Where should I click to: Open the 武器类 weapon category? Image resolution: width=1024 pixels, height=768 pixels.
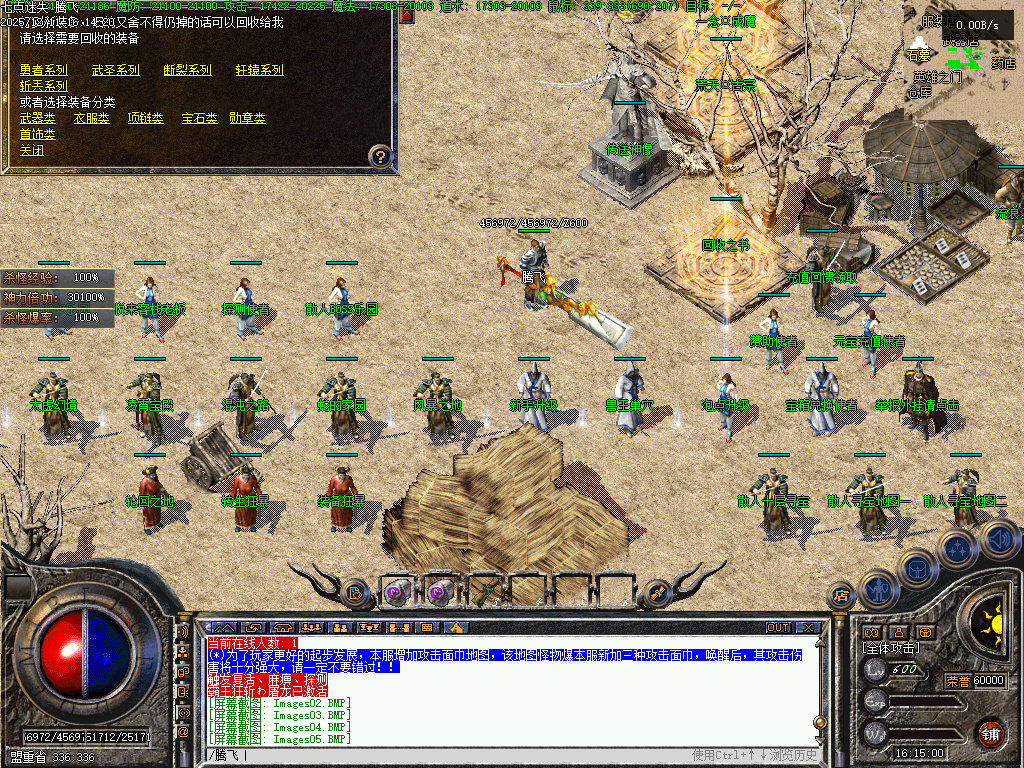tap(38, 118)
